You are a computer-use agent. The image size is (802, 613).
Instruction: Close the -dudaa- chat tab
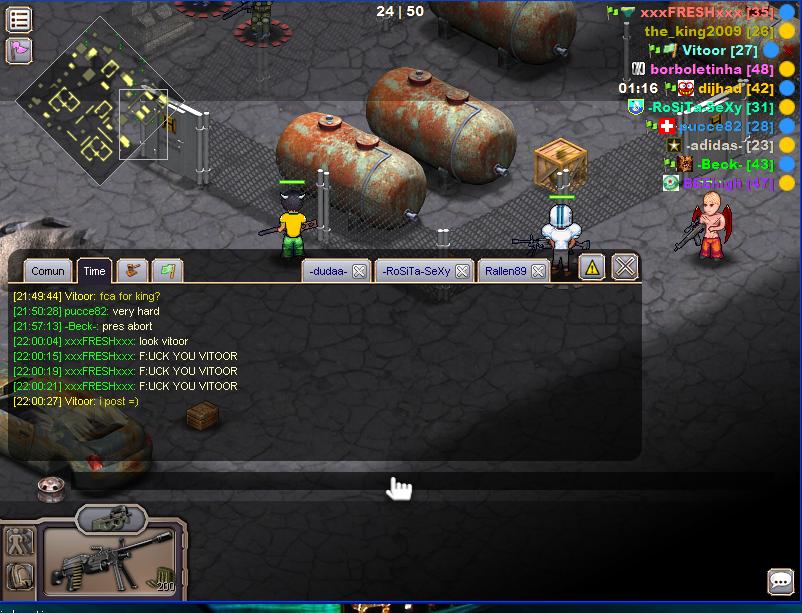click(x=359, y=271)
